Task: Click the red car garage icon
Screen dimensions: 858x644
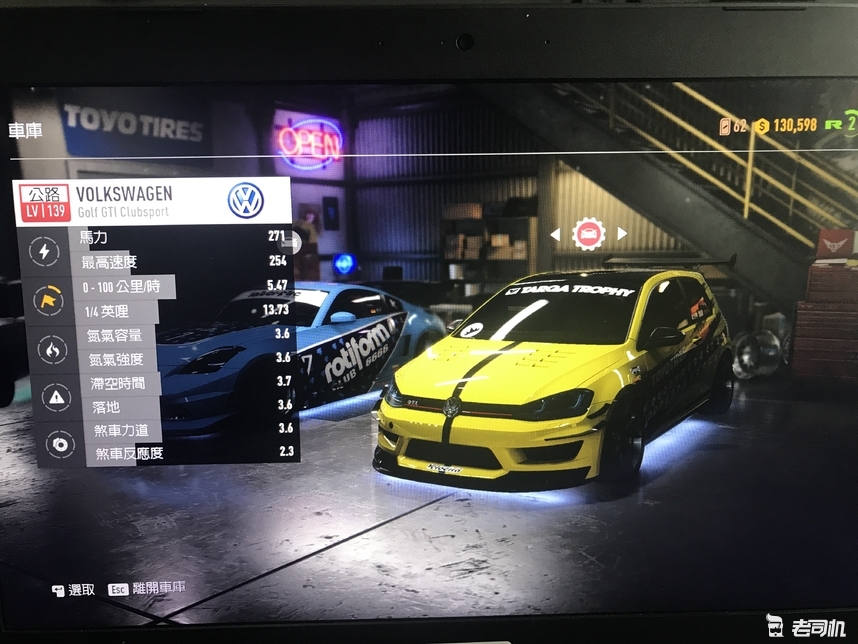Action: click(x=589, y=234)
